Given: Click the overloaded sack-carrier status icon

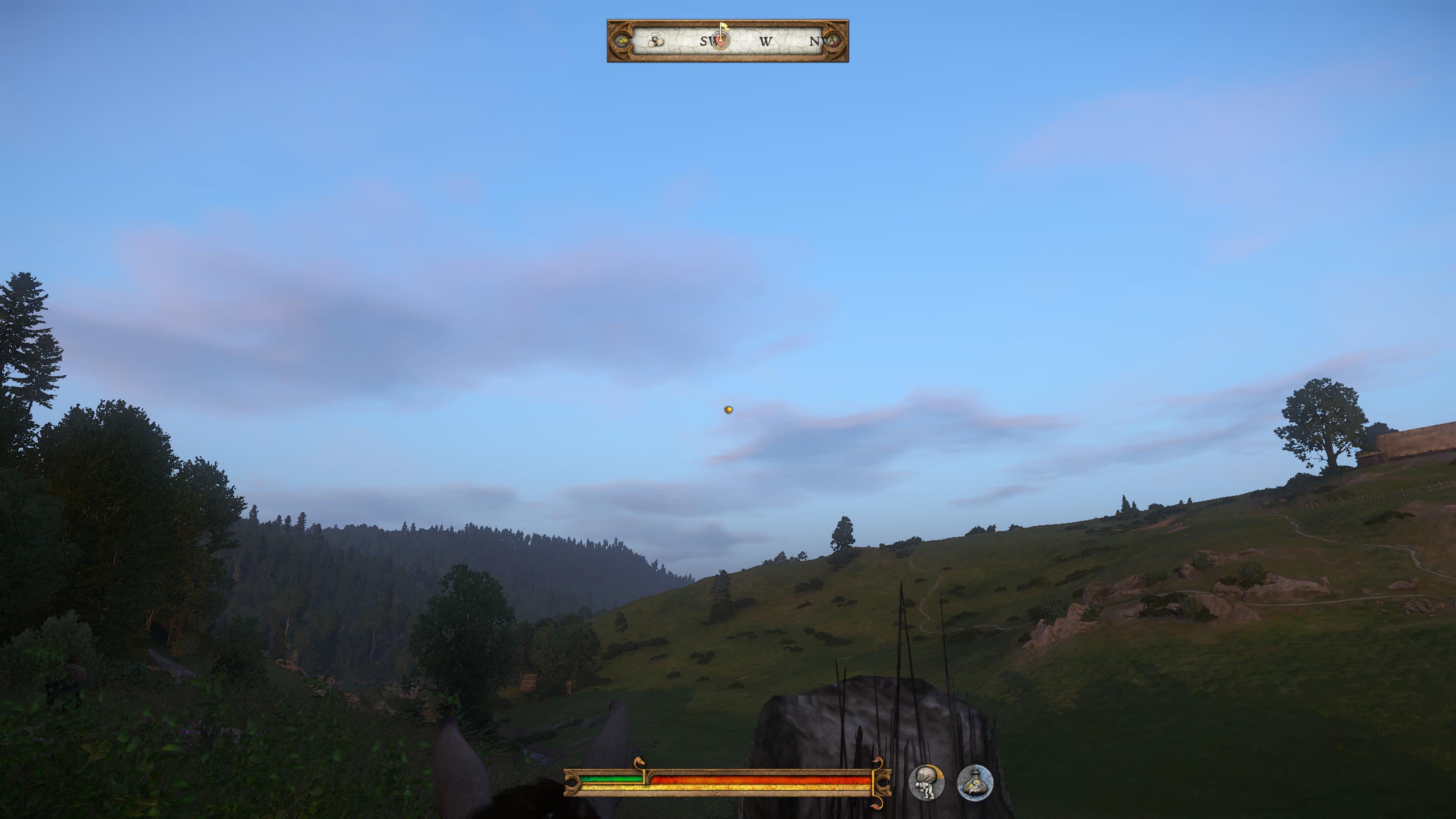Looking at the screenshot, I should tap(926, 782).
